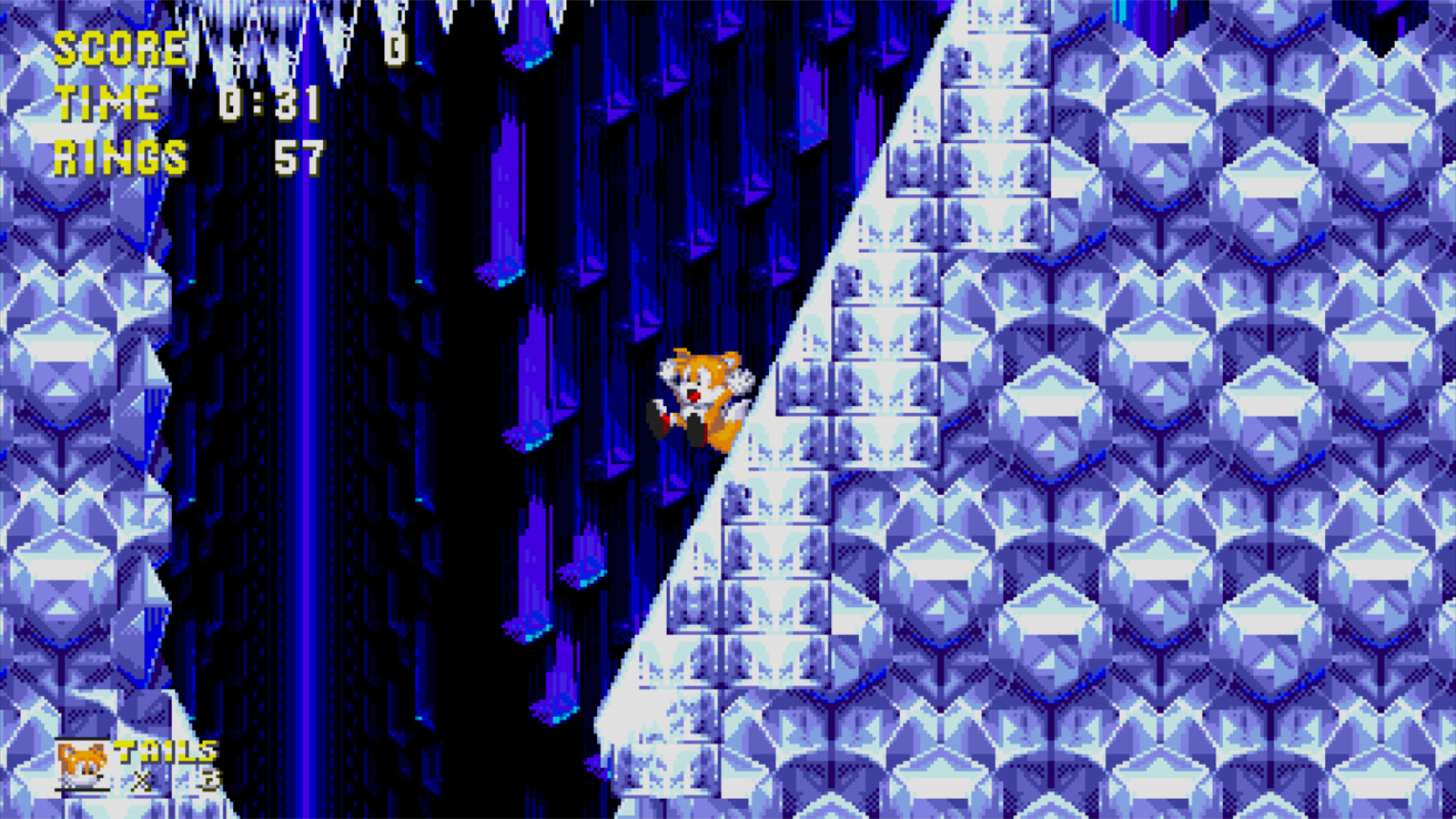Click the TIME counter showing 0:31

270,103
